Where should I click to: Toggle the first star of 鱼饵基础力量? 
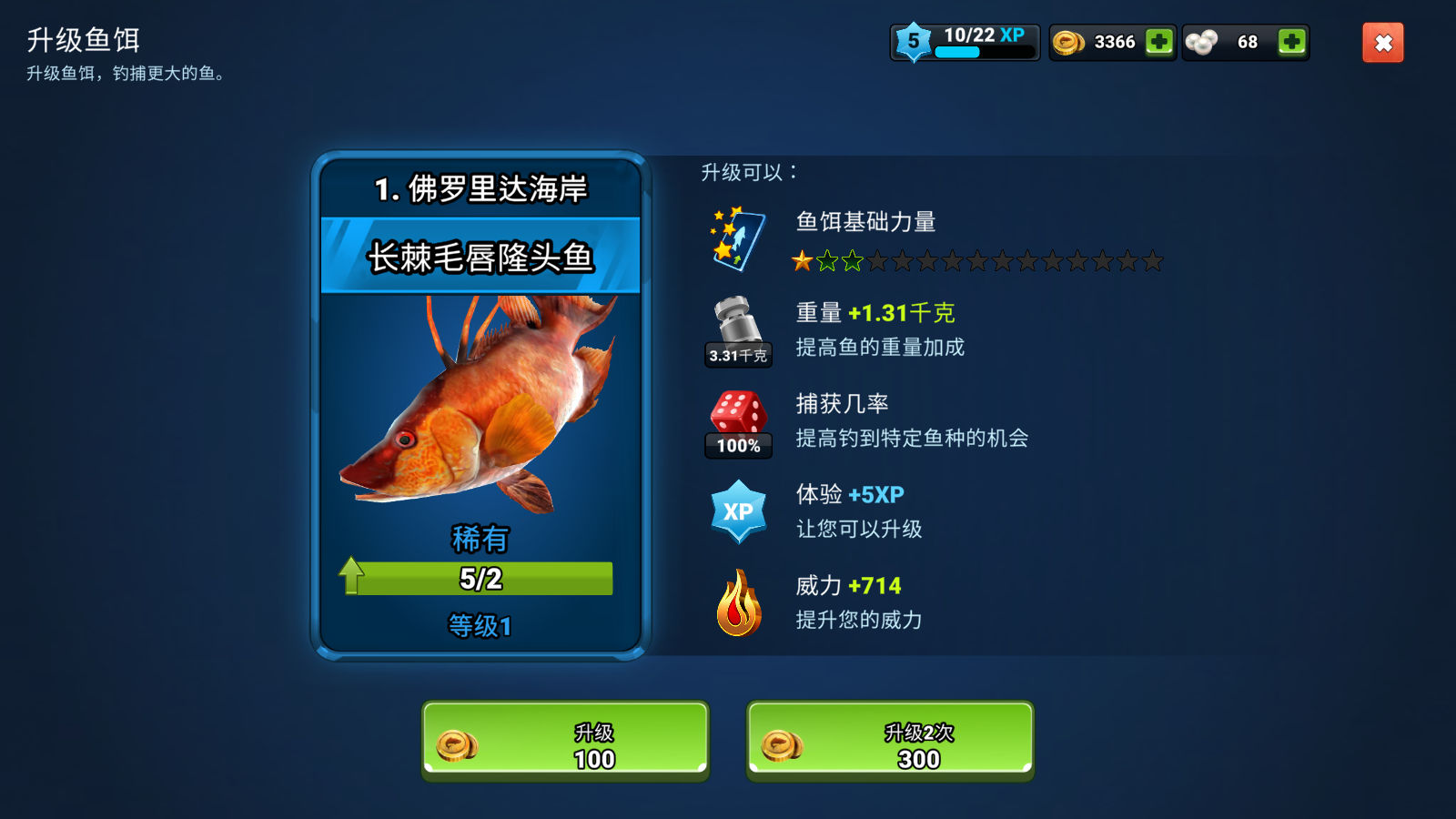804,261
